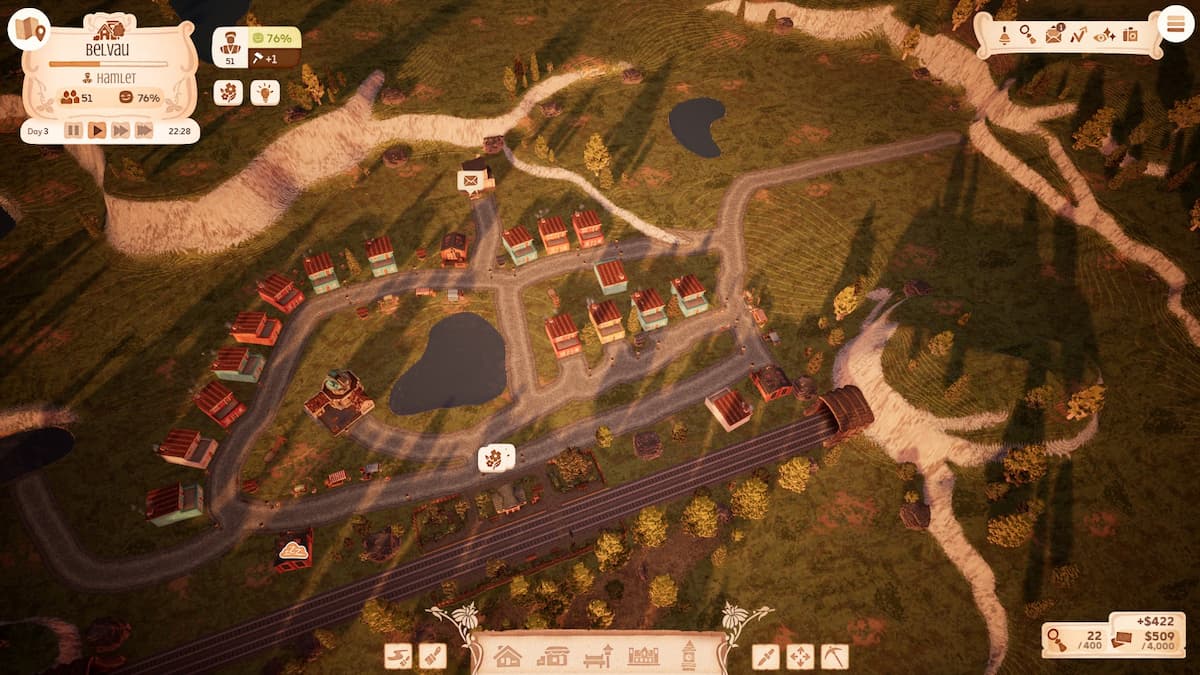View the statistics trend arrow panel
Screen dimensions: 1200x675
click(1079, 35)
